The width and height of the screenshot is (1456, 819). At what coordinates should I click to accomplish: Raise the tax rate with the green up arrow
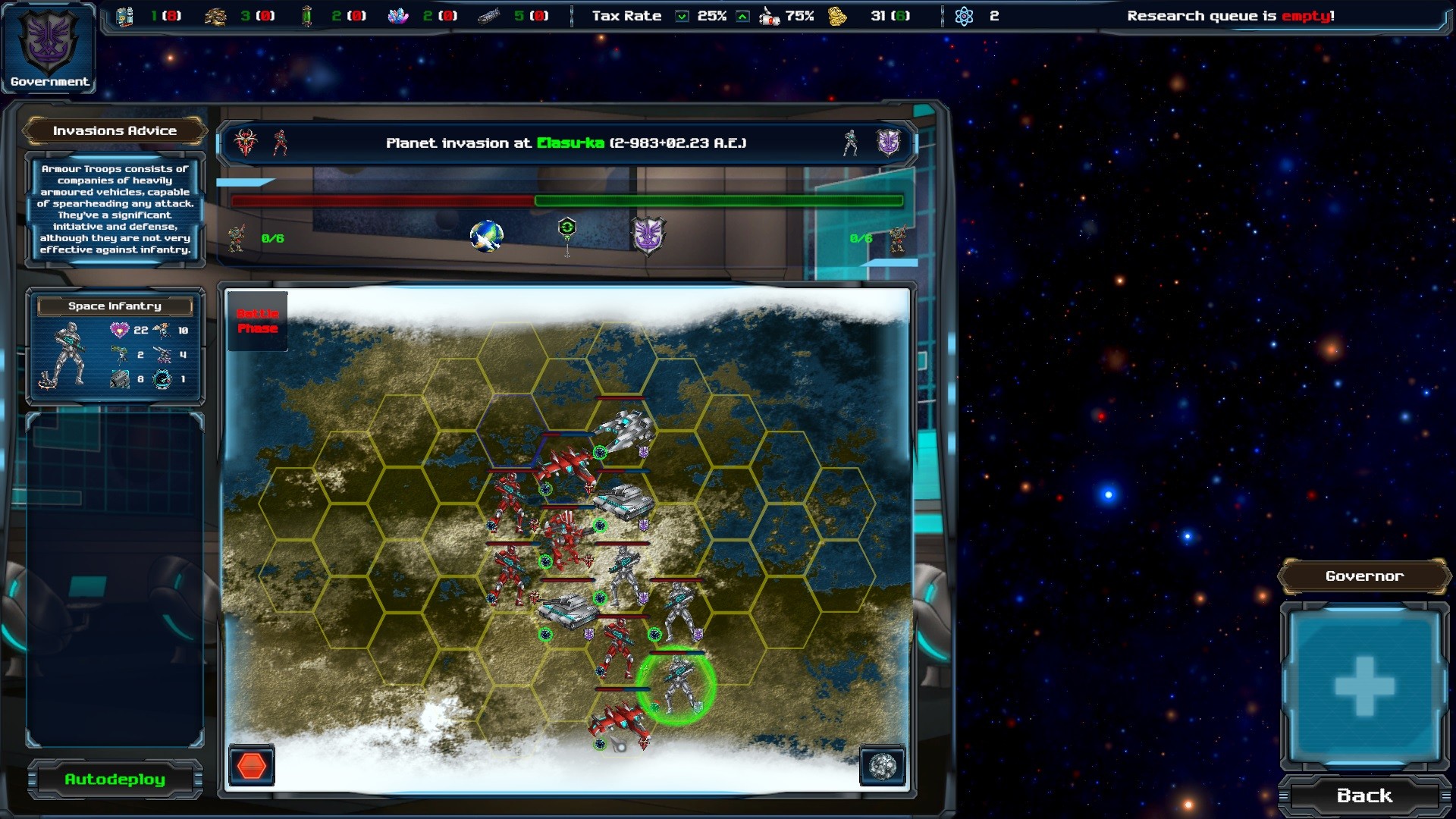744,16
